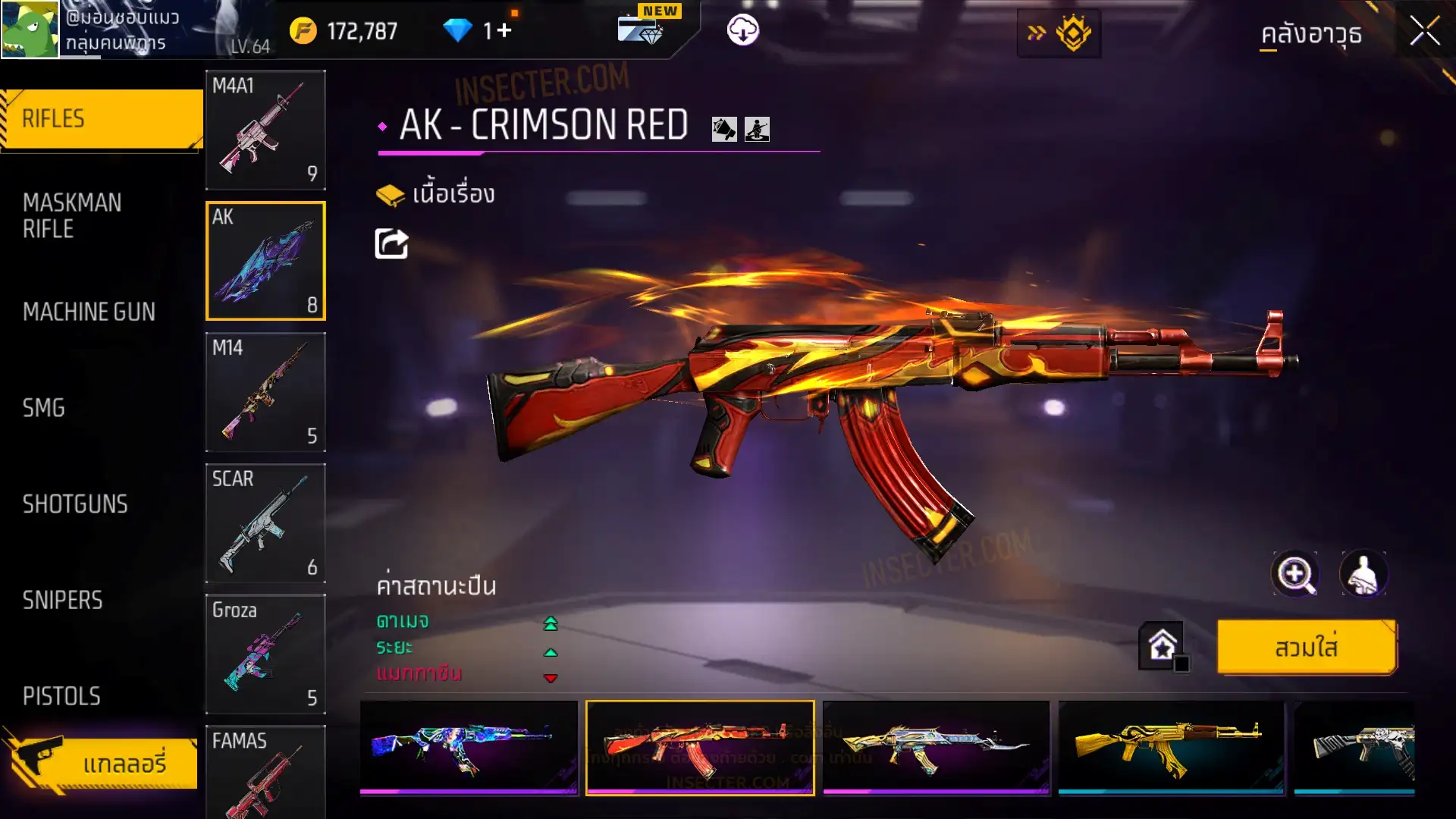Equip the skin with the yellow button

[1306, 648]
